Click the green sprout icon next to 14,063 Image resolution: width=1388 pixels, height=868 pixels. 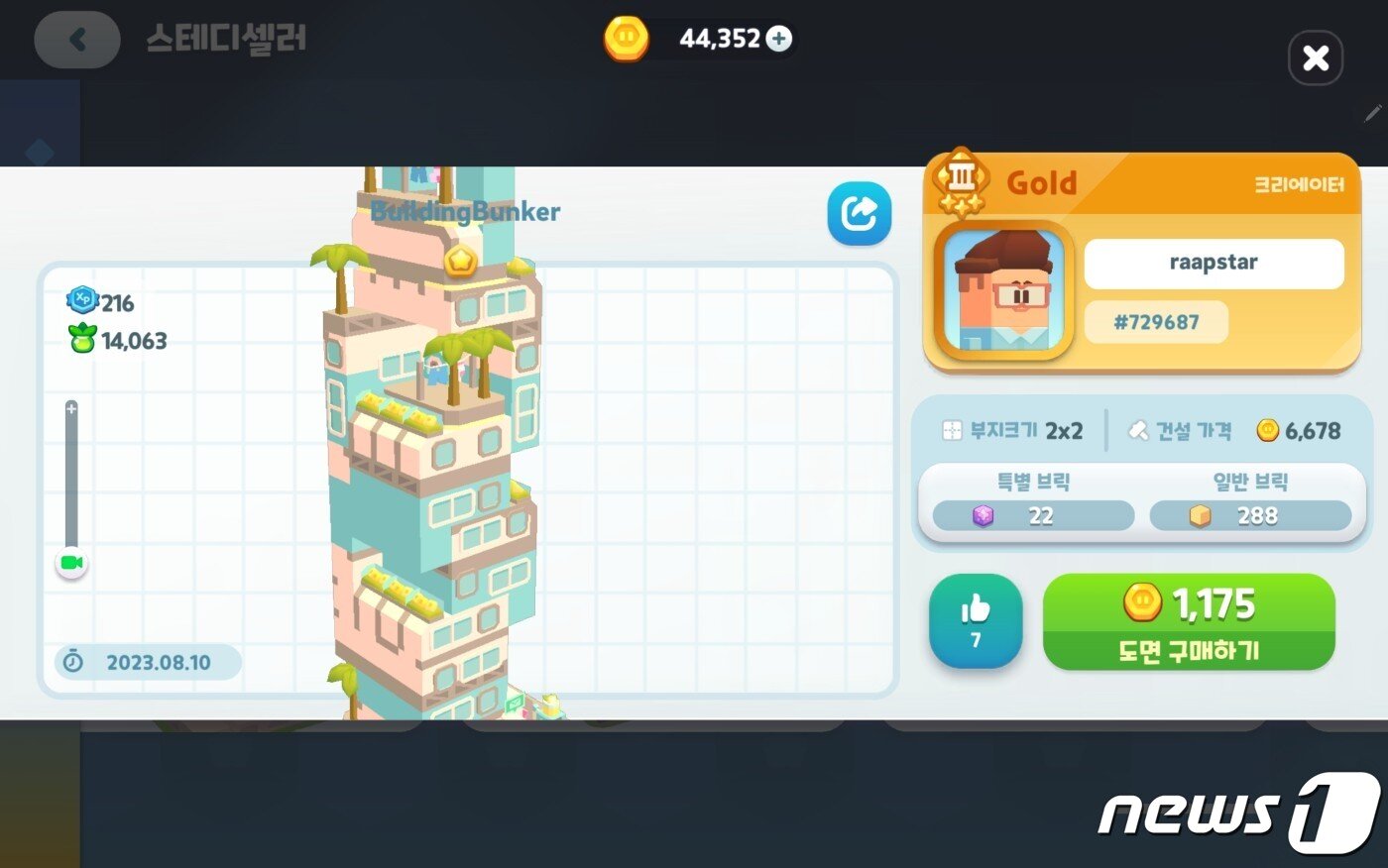(82, 340)
